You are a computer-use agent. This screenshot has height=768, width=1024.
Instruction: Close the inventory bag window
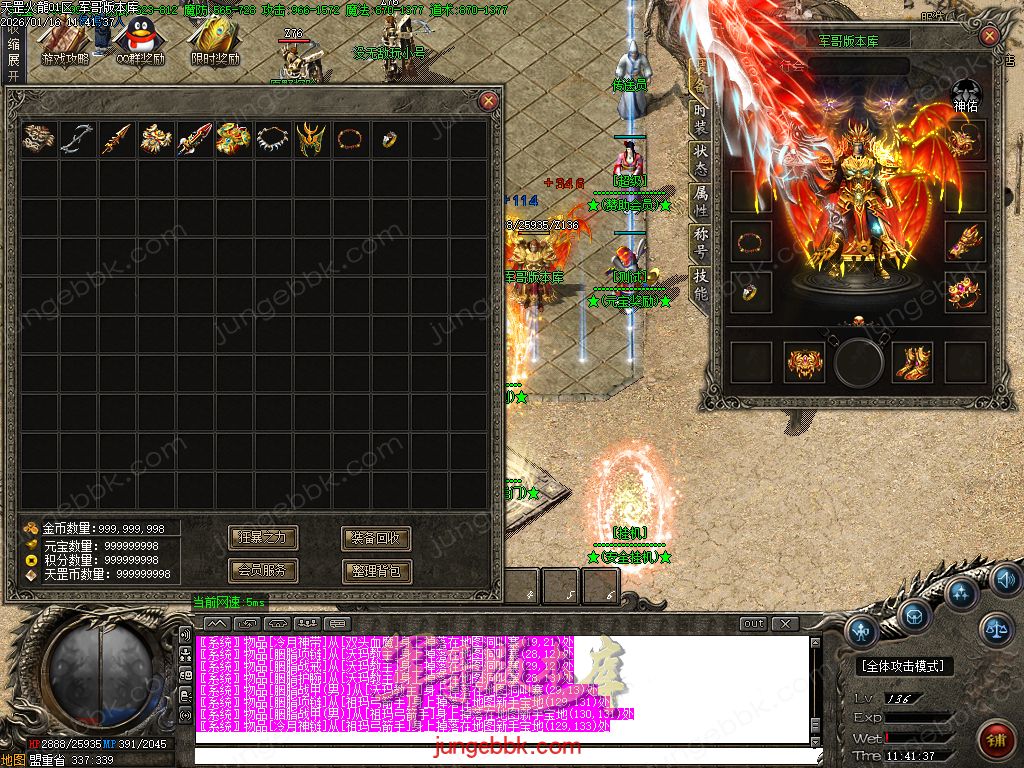(488, 100)
